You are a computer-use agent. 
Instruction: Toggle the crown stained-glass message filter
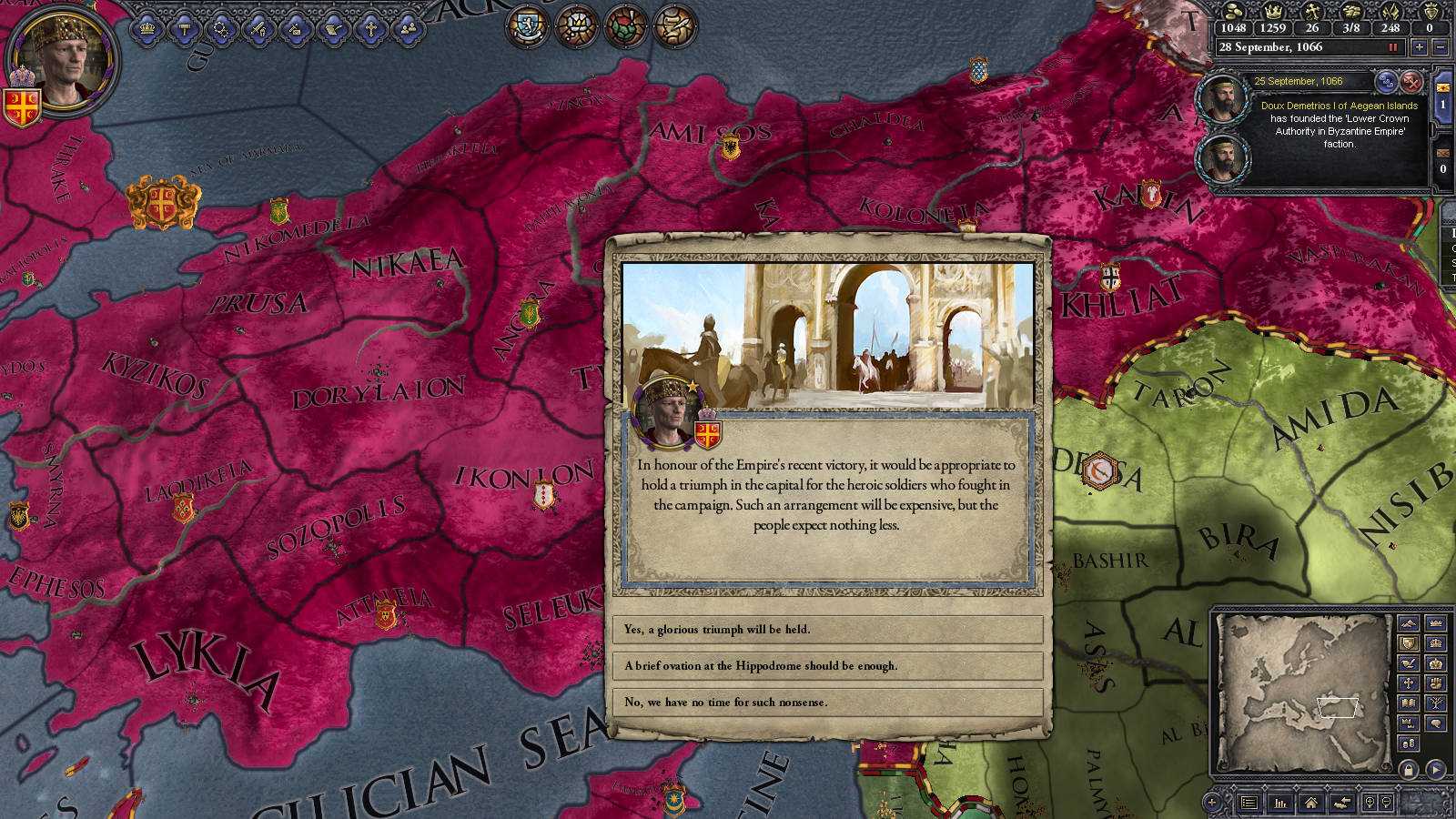click(578, 27)
